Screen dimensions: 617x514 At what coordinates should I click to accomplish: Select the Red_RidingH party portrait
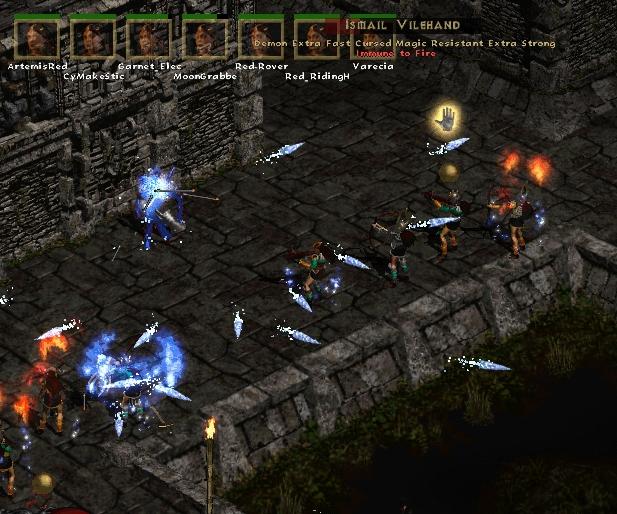[x=316, y=40]
